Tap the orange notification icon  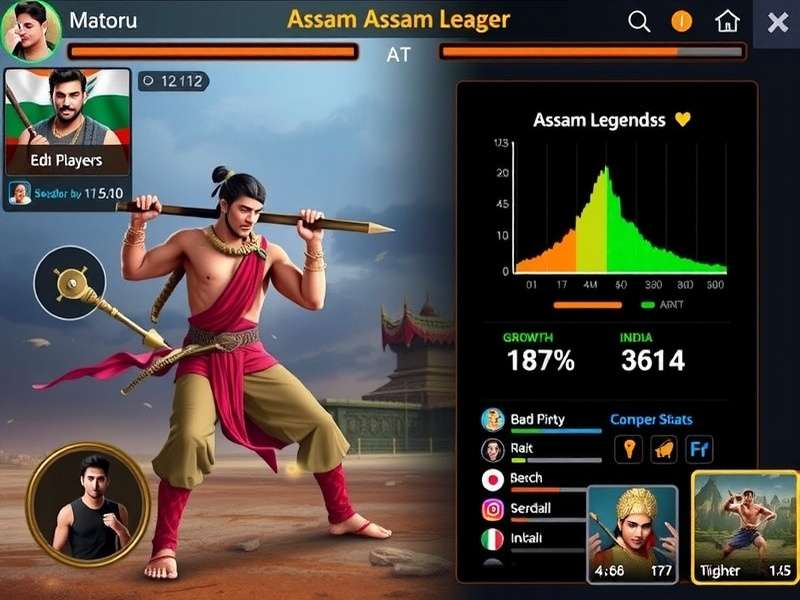[x=682, y=21]
